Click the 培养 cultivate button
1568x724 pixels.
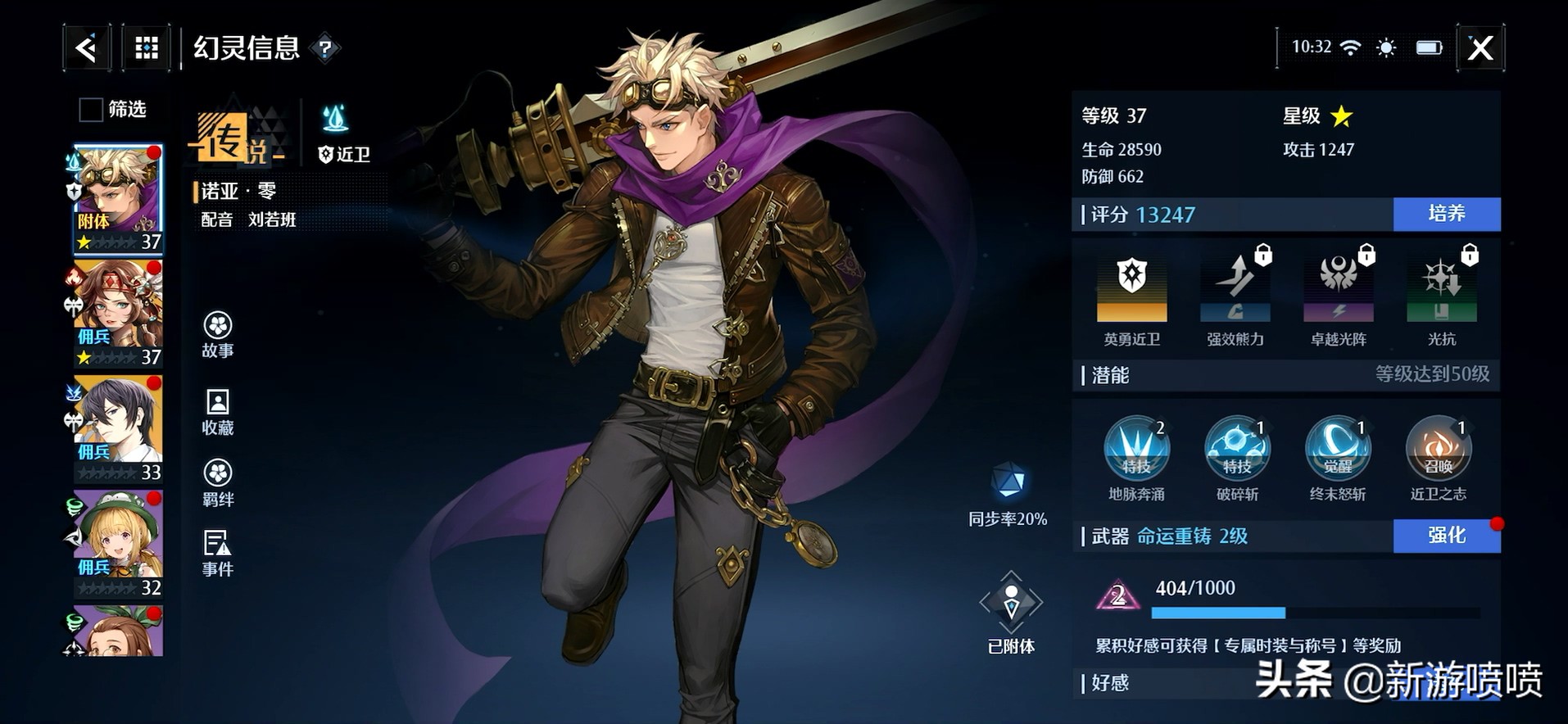coord(1446,214)
